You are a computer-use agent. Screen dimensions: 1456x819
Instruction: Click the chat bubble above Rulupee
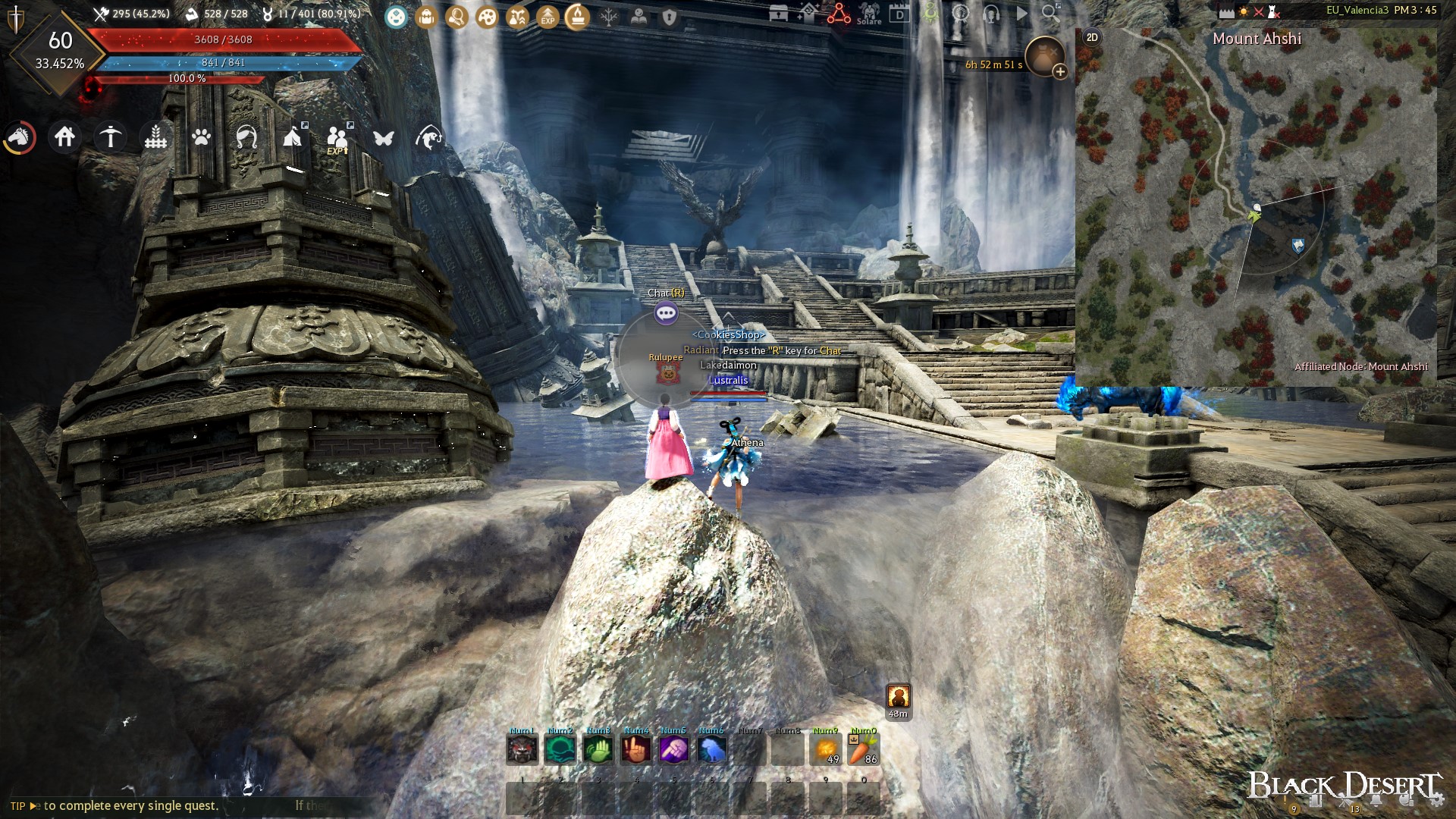click(665, 312)
